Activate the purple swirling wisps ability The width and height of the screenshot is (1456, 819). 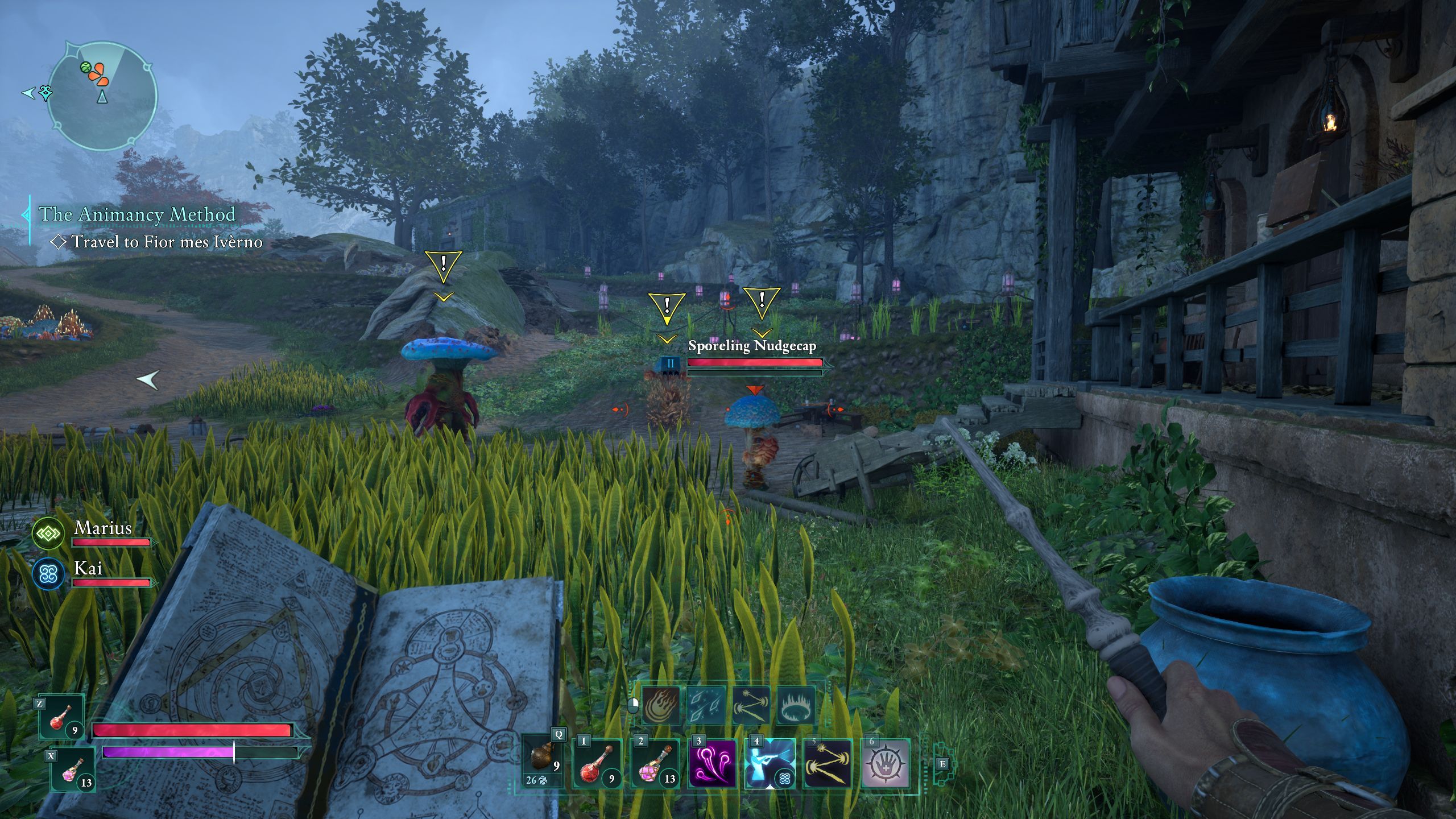coord(712,763)
